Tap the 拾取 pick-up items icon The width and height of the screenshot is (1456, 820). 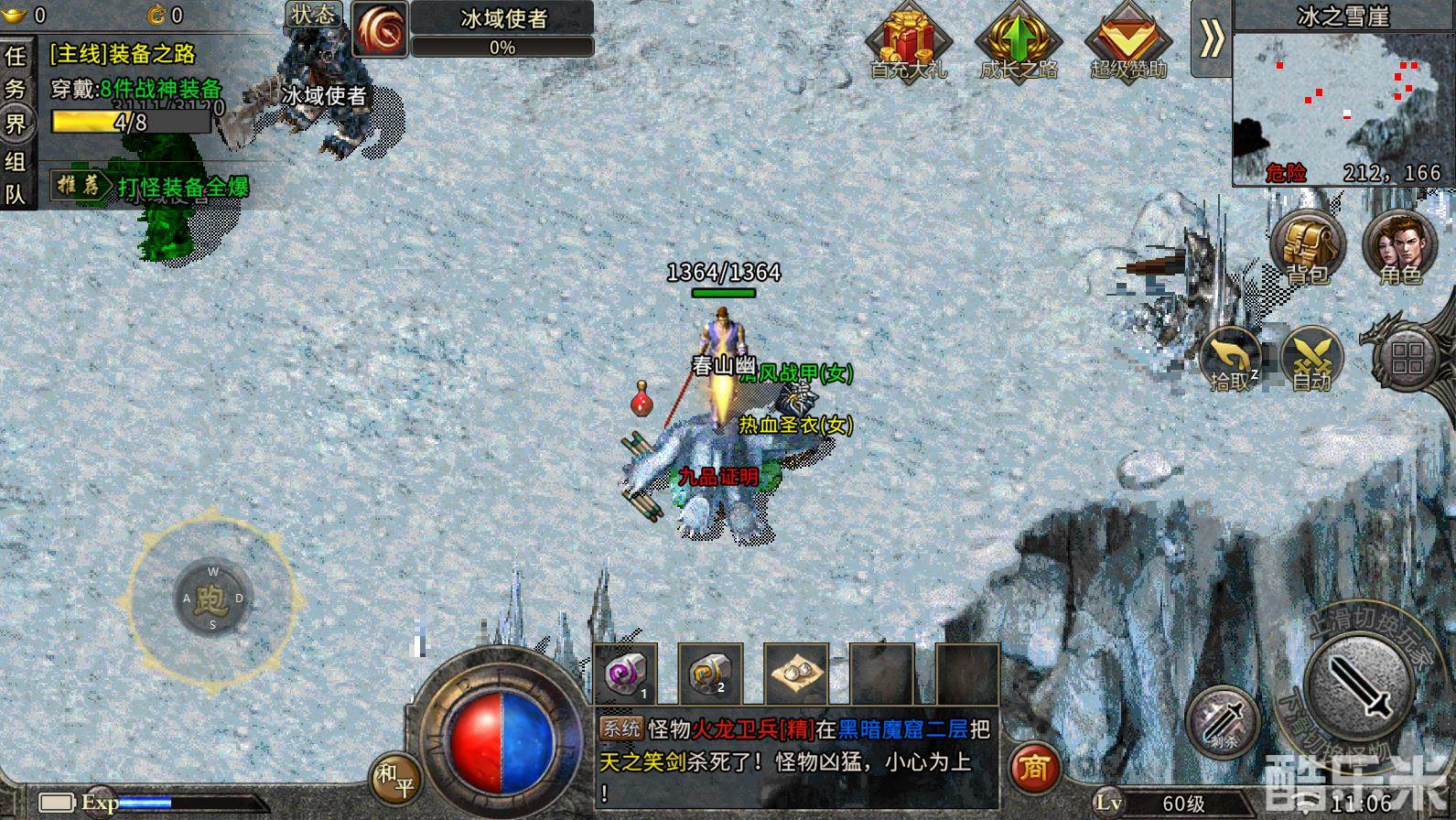pos(1231,359)
